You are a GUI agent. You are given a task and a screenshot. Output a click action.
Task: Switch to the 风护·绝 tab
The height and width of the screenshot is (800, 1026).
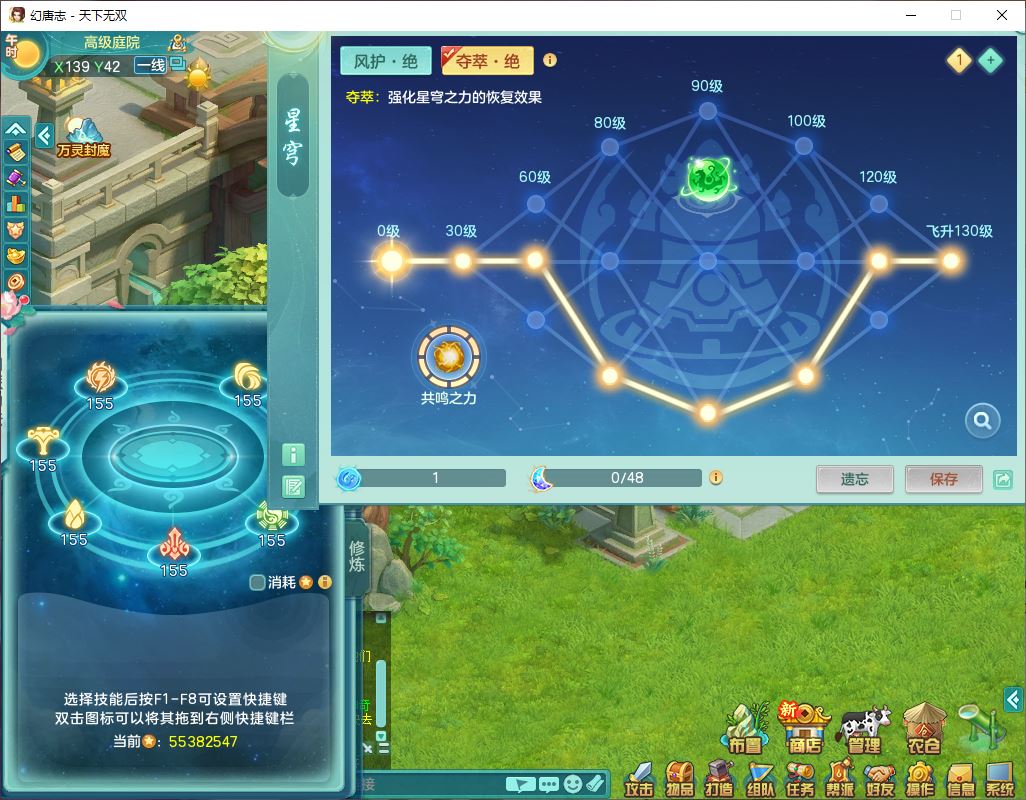tap(385, 61)
